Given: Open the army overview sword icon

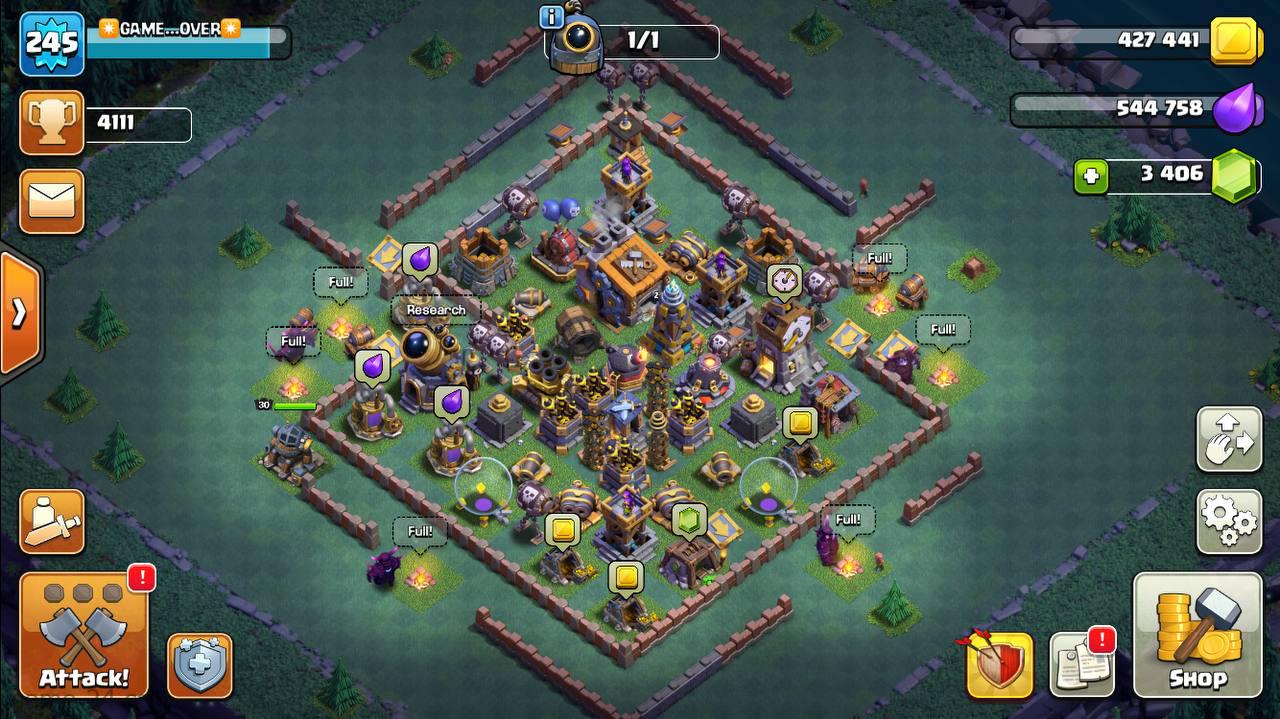Looking at the screenshot, I should click(x=51, y=521).
